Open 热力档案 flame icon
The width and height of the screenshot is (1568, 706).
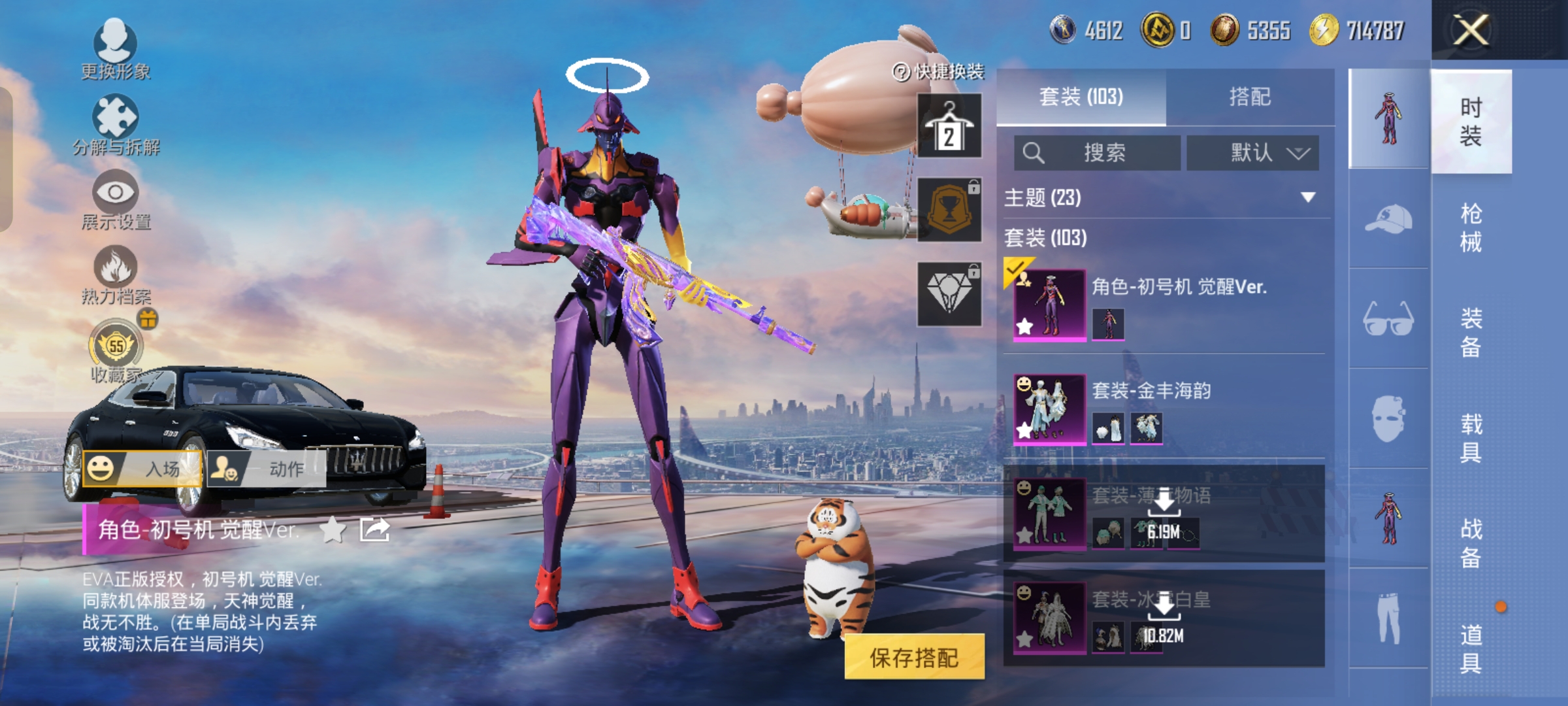point(116,275)
